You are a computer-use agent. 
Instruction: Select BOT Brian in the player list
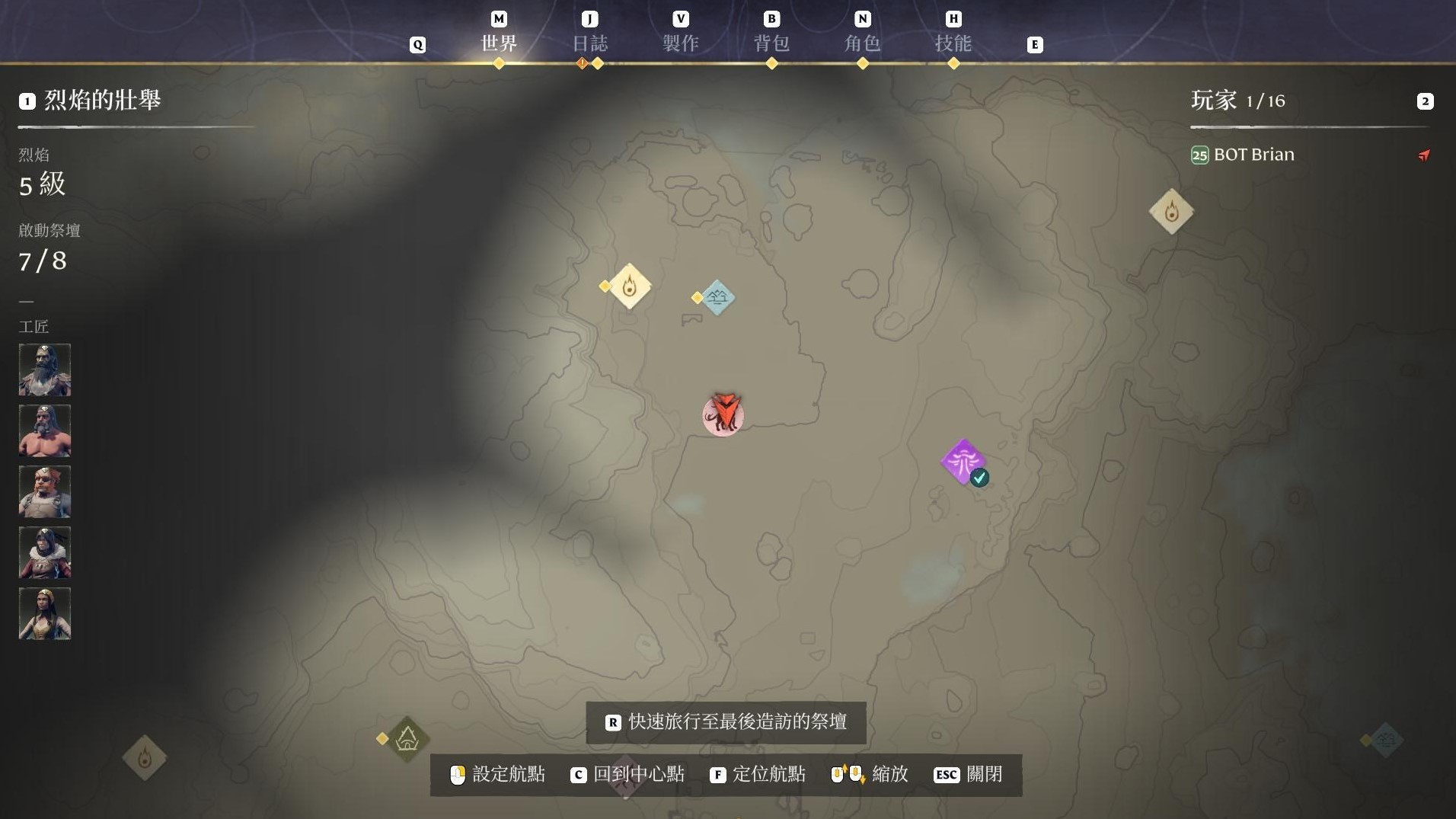tap(1253, 155)
